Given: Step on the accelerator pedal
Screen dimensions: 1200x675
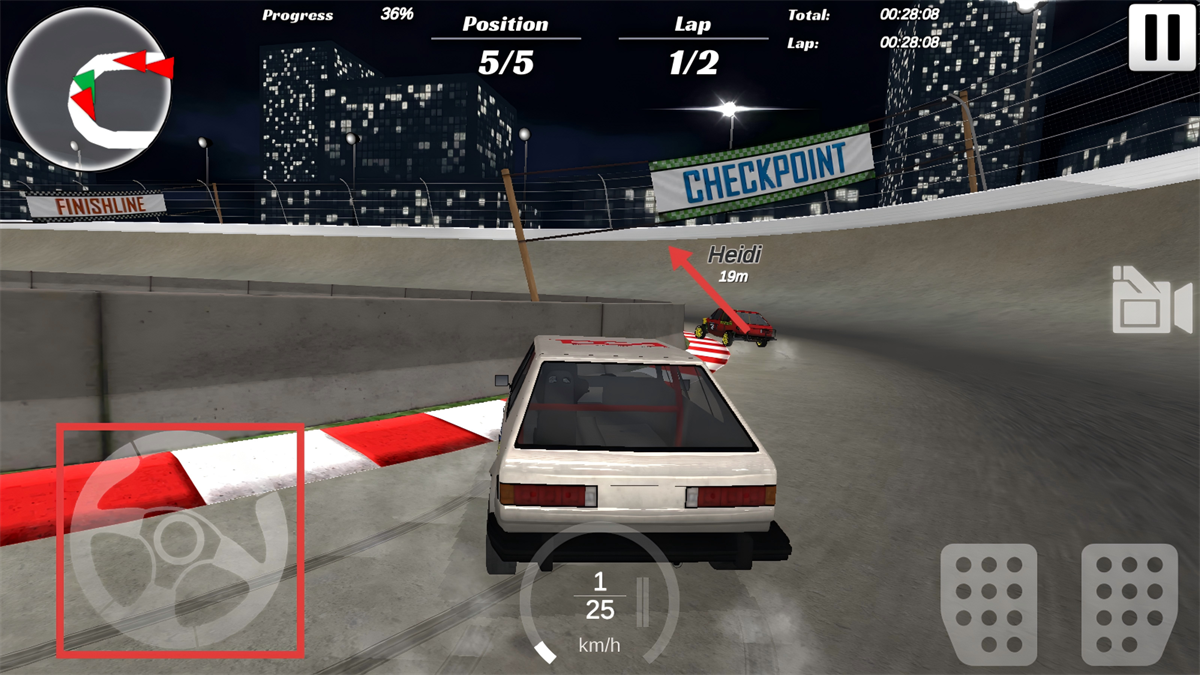Looking at the screenshot, I should tap(1129, 604).
